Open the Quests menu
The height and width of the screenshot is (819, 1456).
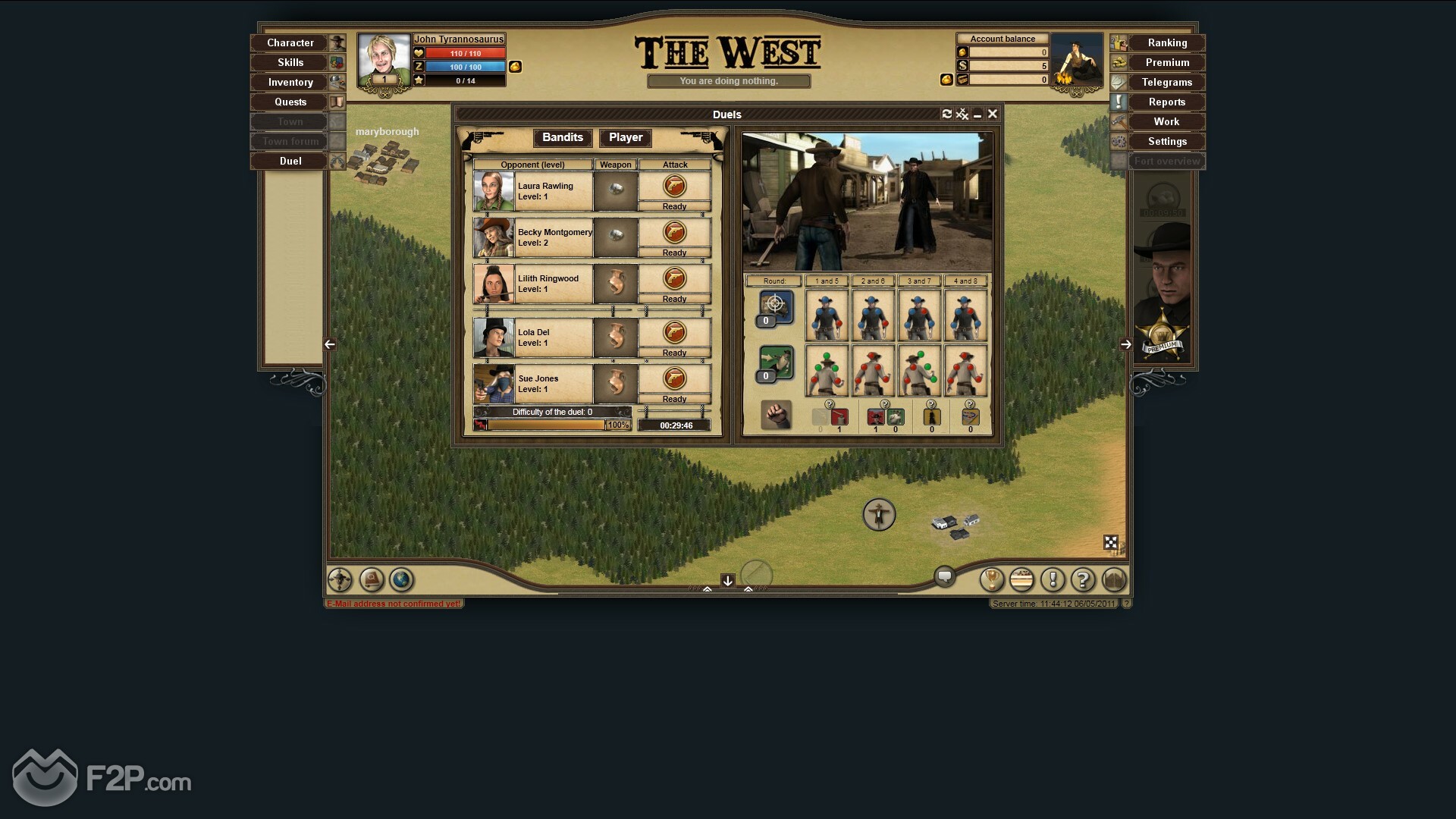[290, 102]
